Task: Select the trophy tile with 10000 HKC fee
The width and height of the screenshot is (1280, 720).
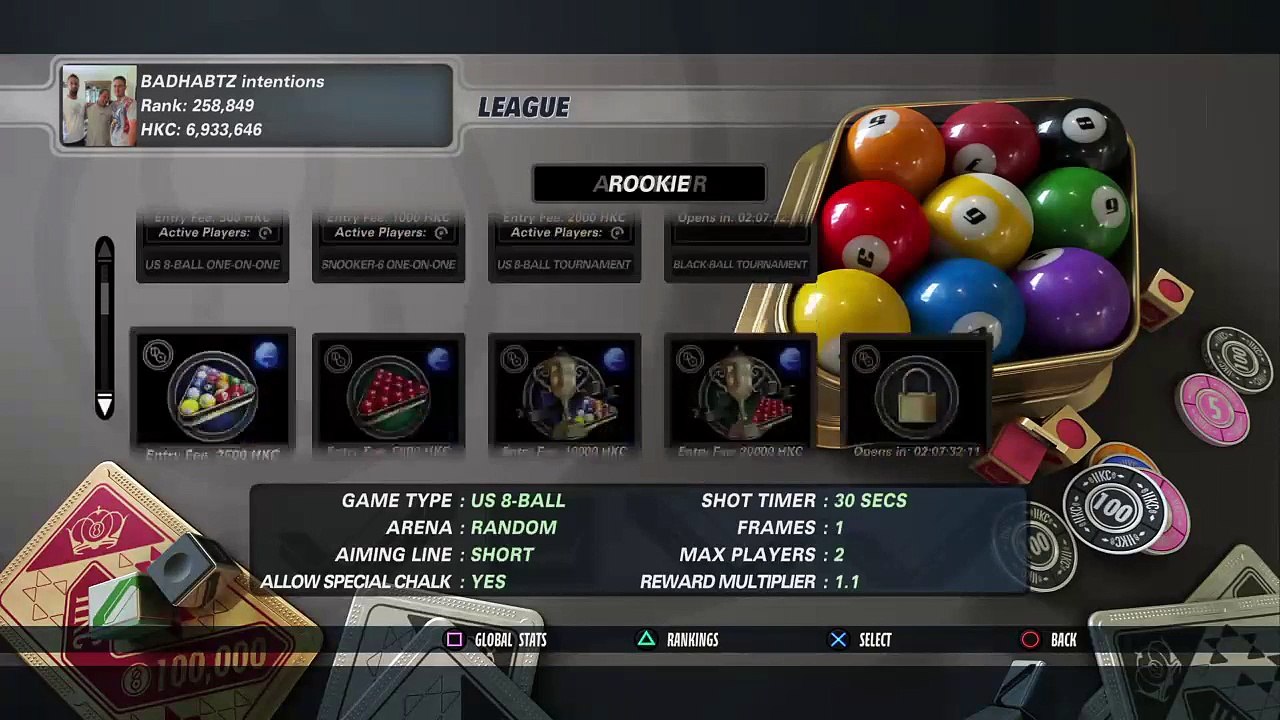Action: (564, 391)
